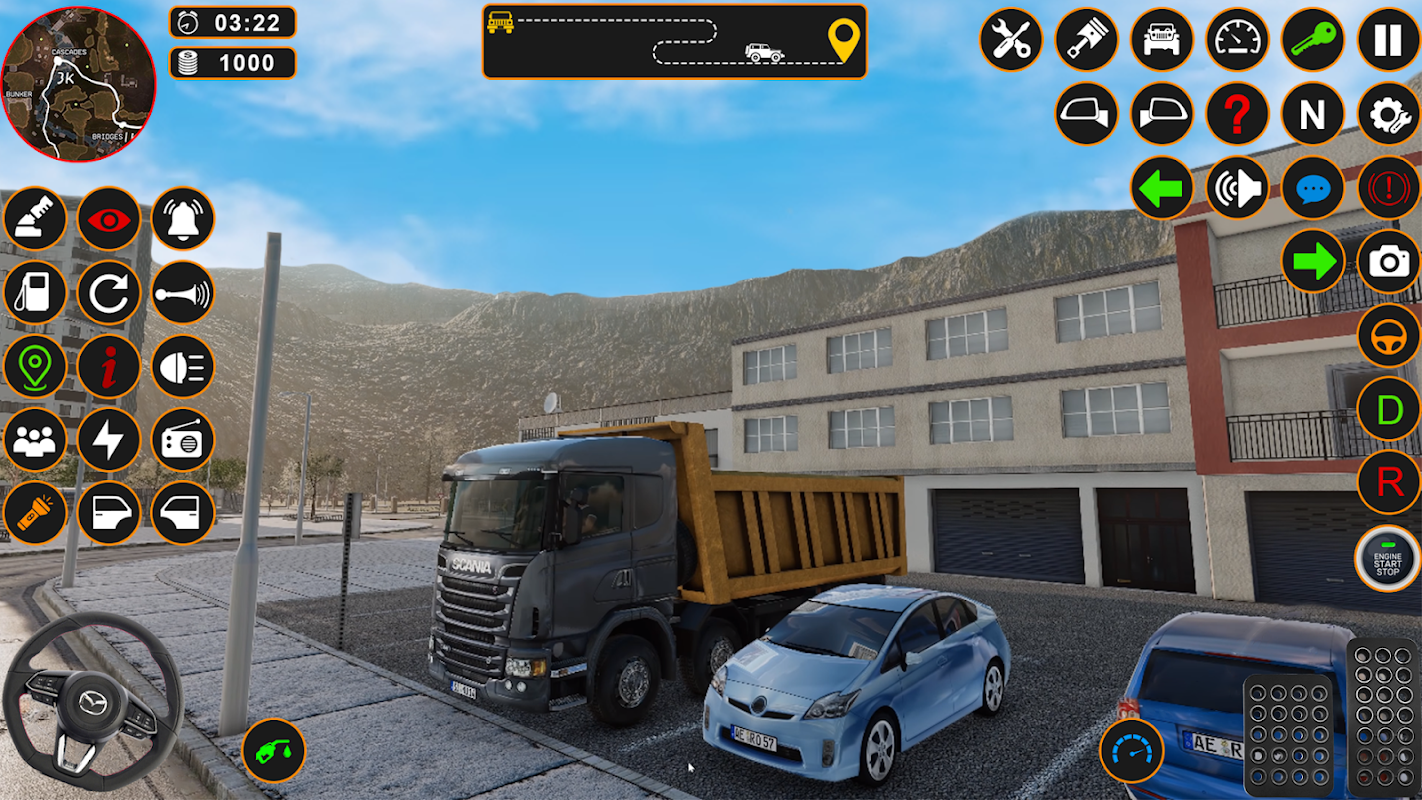Select Drive gear D button
1422x800 pixels.
[x=1388, y=409]
